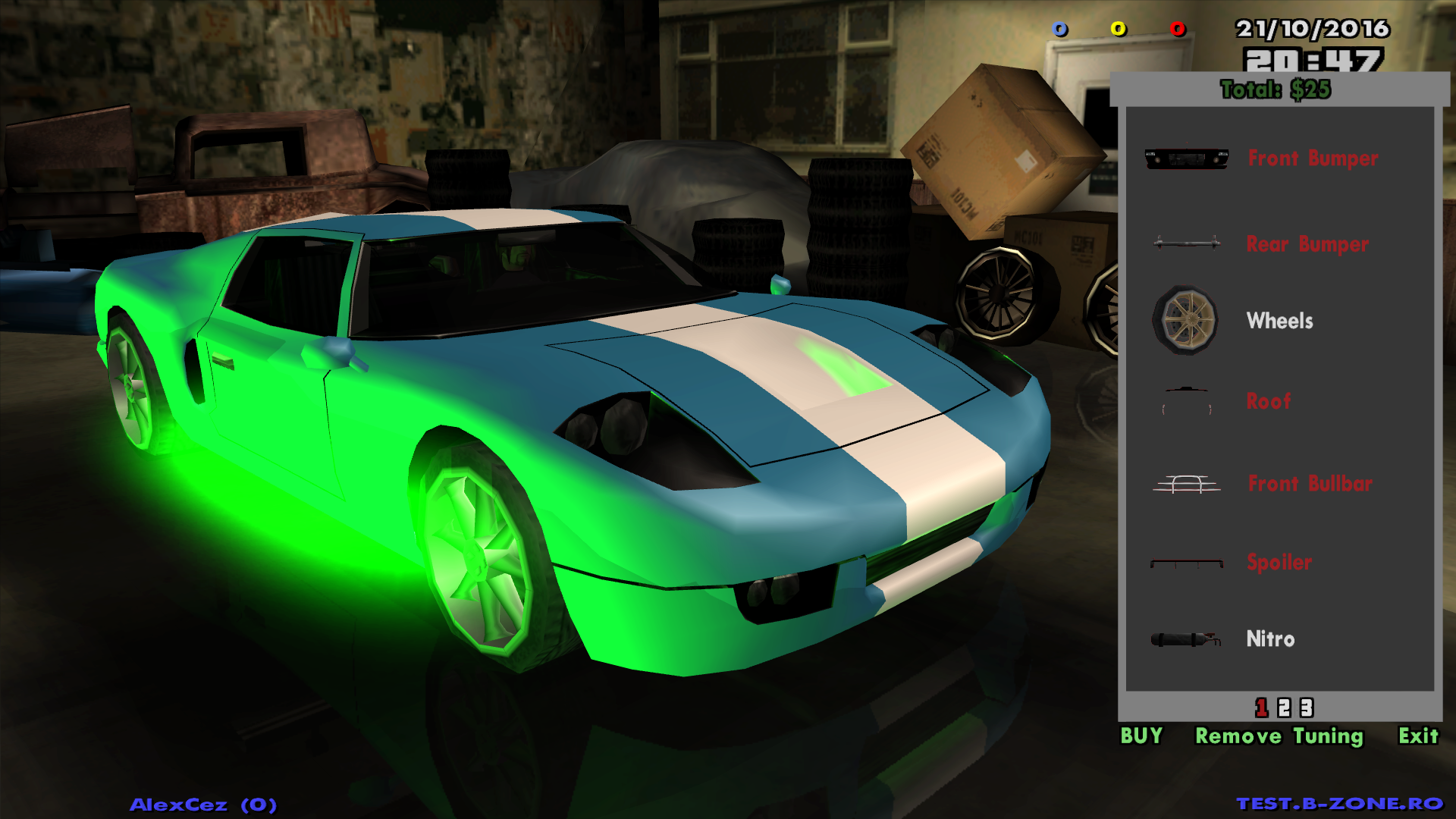
Task: Click the blue color dot at top
Action: [x=1059, y=30]
